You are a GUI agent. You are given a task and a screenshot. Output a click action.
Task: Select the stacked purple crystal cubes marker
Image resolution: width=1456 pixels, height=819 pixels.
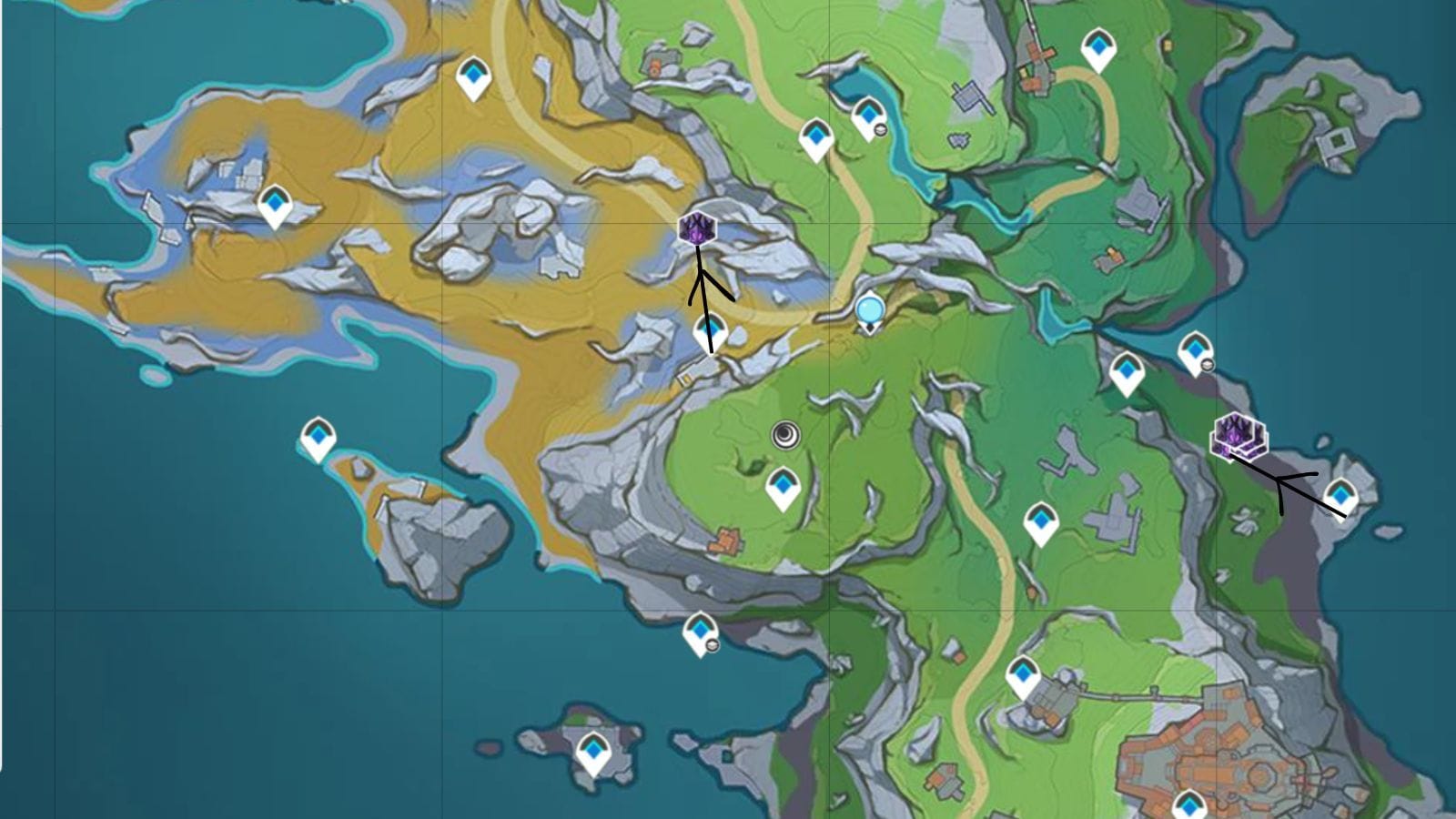1237,435
